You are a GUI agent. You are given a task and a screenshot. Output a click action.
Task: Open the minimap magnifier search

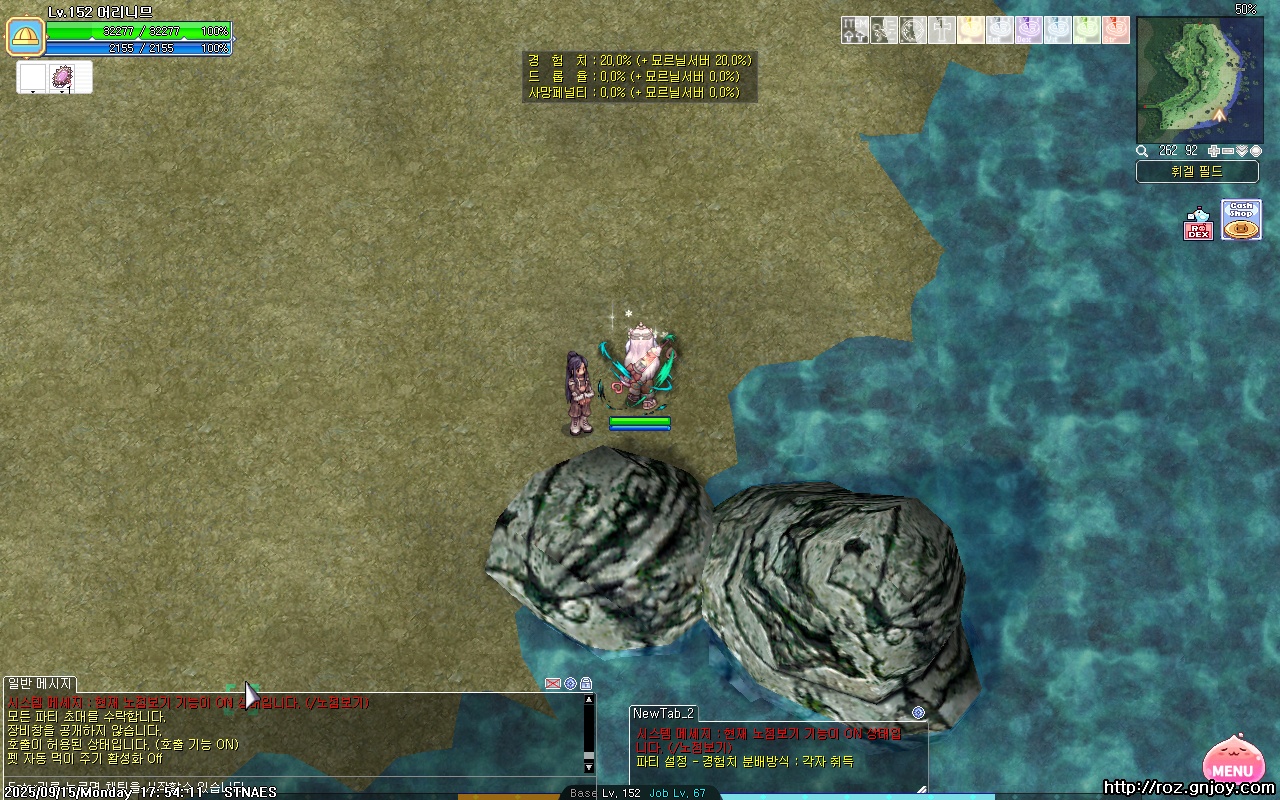coord(1142,151)
